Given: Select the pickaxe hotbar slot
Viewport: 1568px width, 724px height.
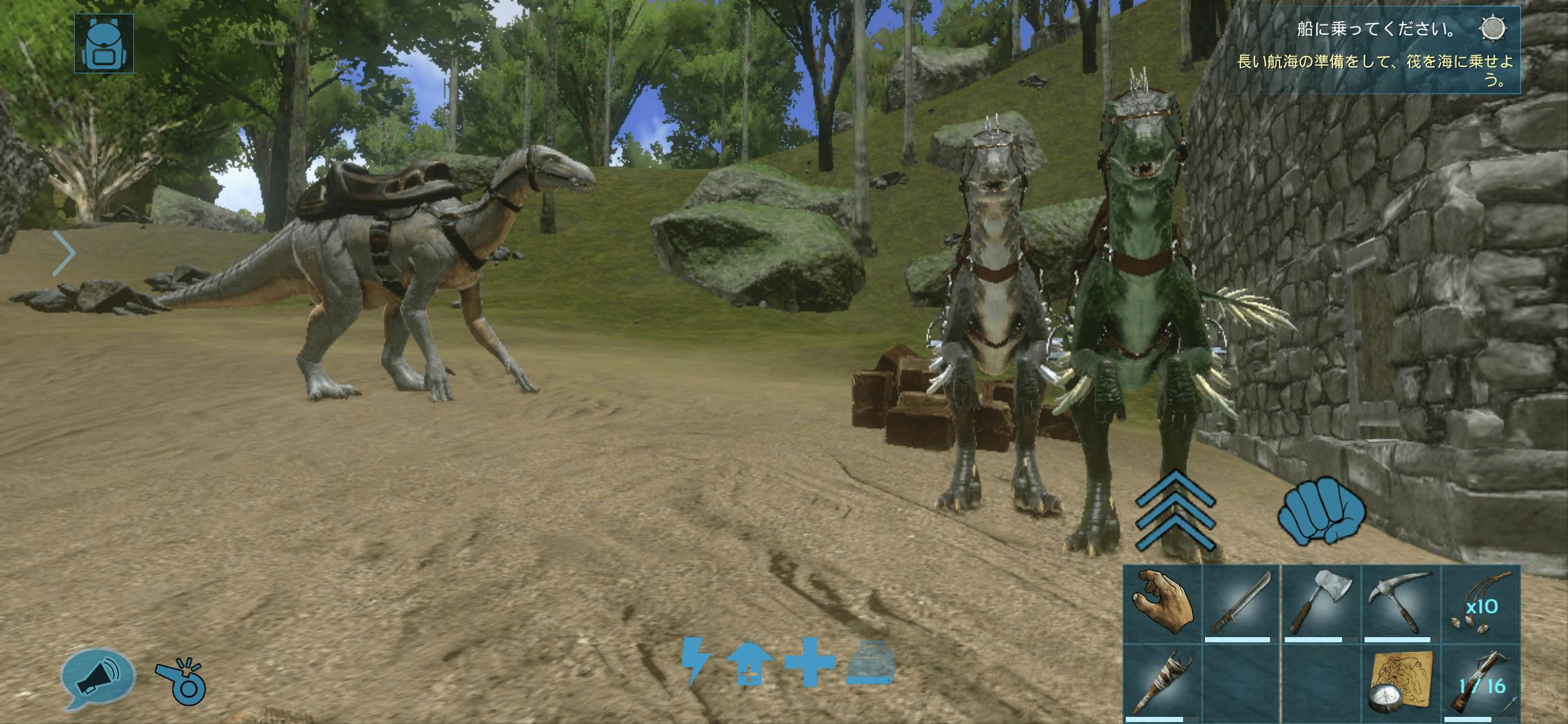Looking at the screenshot, I should [1400, 604].
